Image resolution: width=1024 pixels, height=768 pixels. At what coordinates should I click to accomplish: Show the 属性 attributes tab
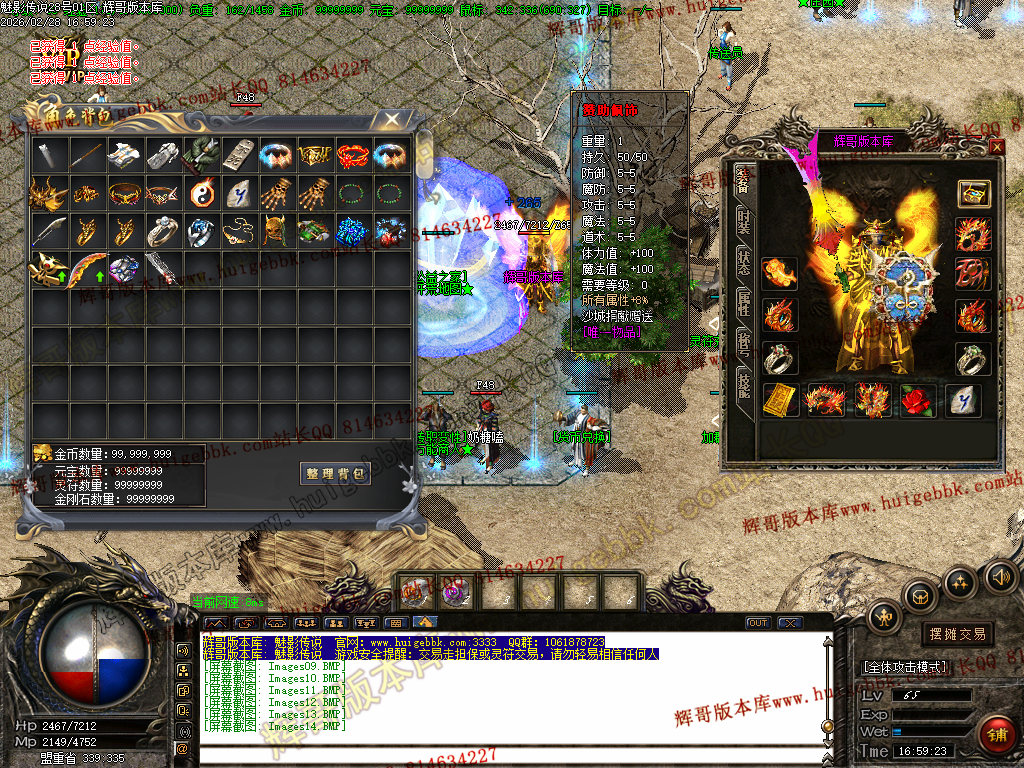click(743, 303)
